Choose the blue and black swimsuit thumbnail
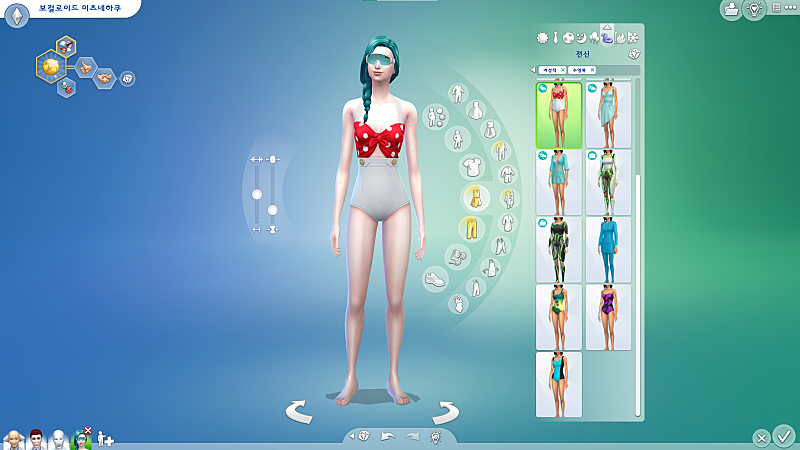Image resolution: width=800 pixels, height=450 pixels. (x=558, y=384)
